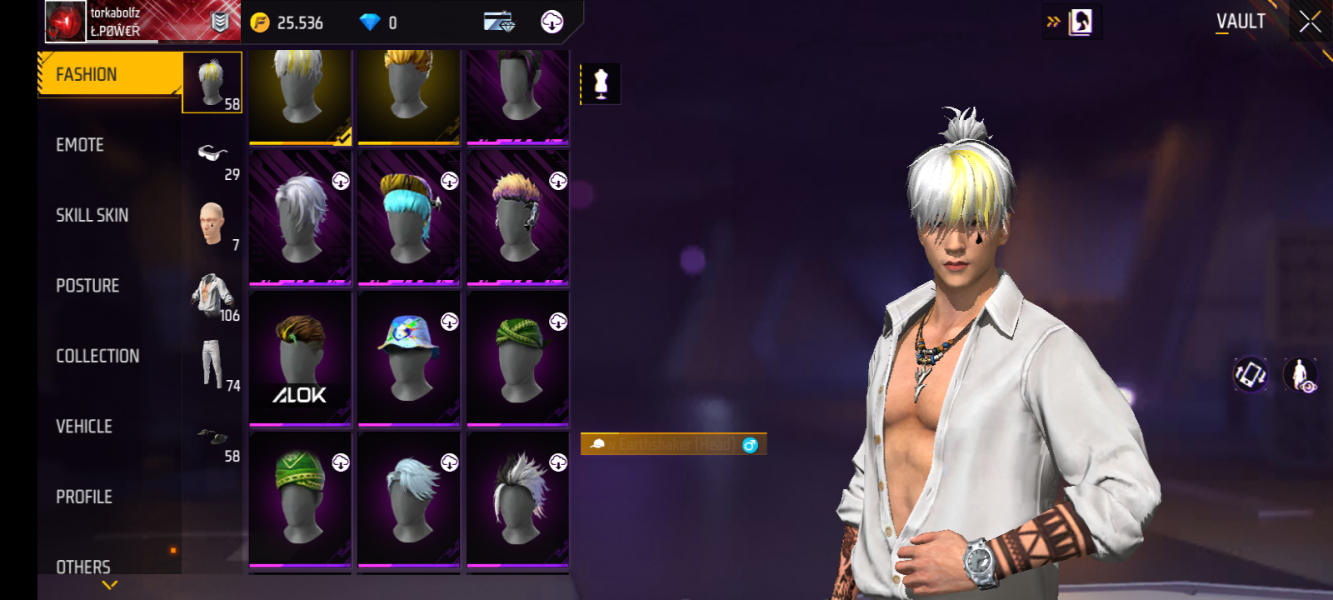
Task: Select the Posture category
Action: pyautogui.click(x=88, y=286)
